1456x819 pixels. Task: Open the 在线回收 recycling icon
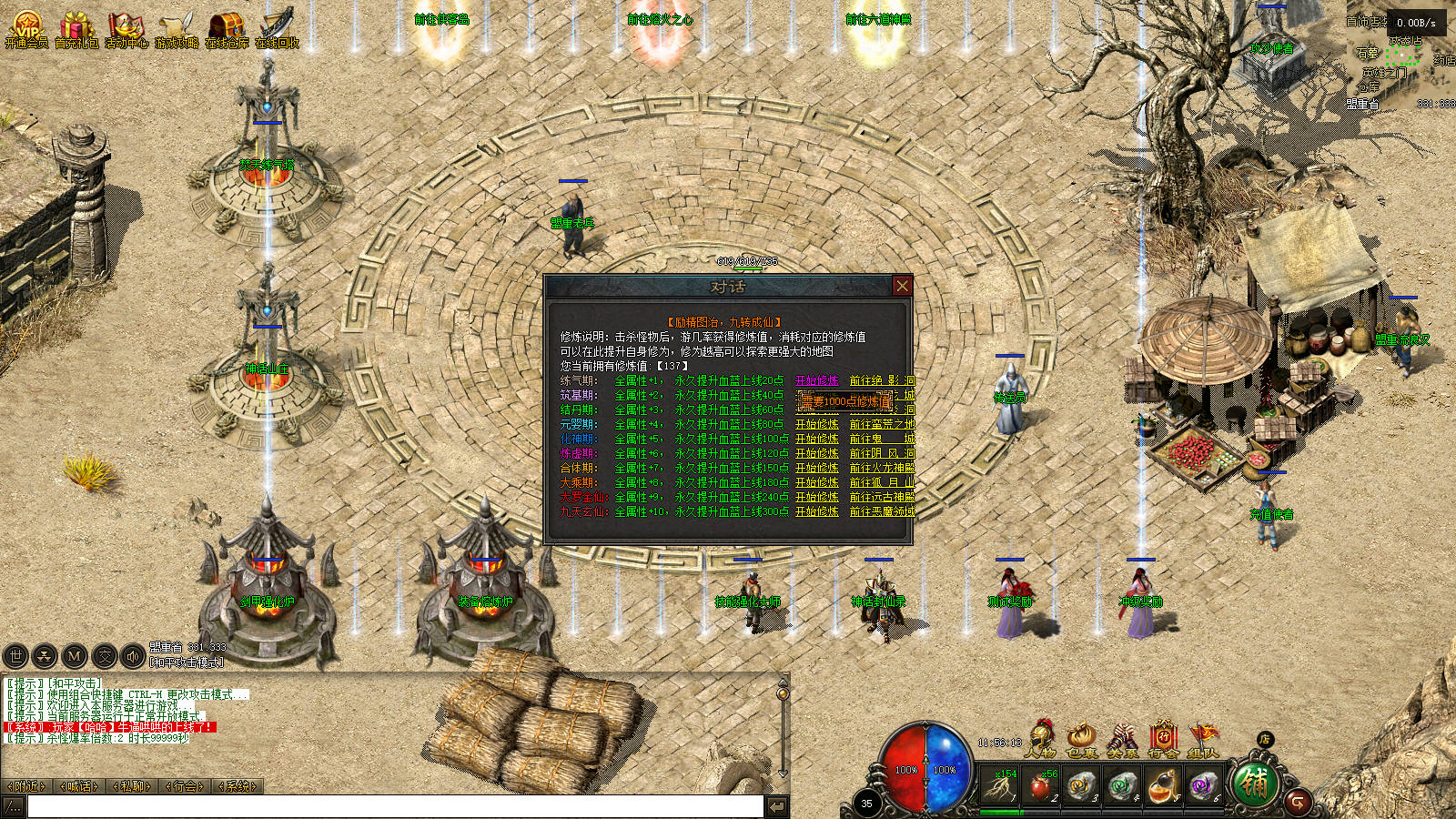point(277,28)
